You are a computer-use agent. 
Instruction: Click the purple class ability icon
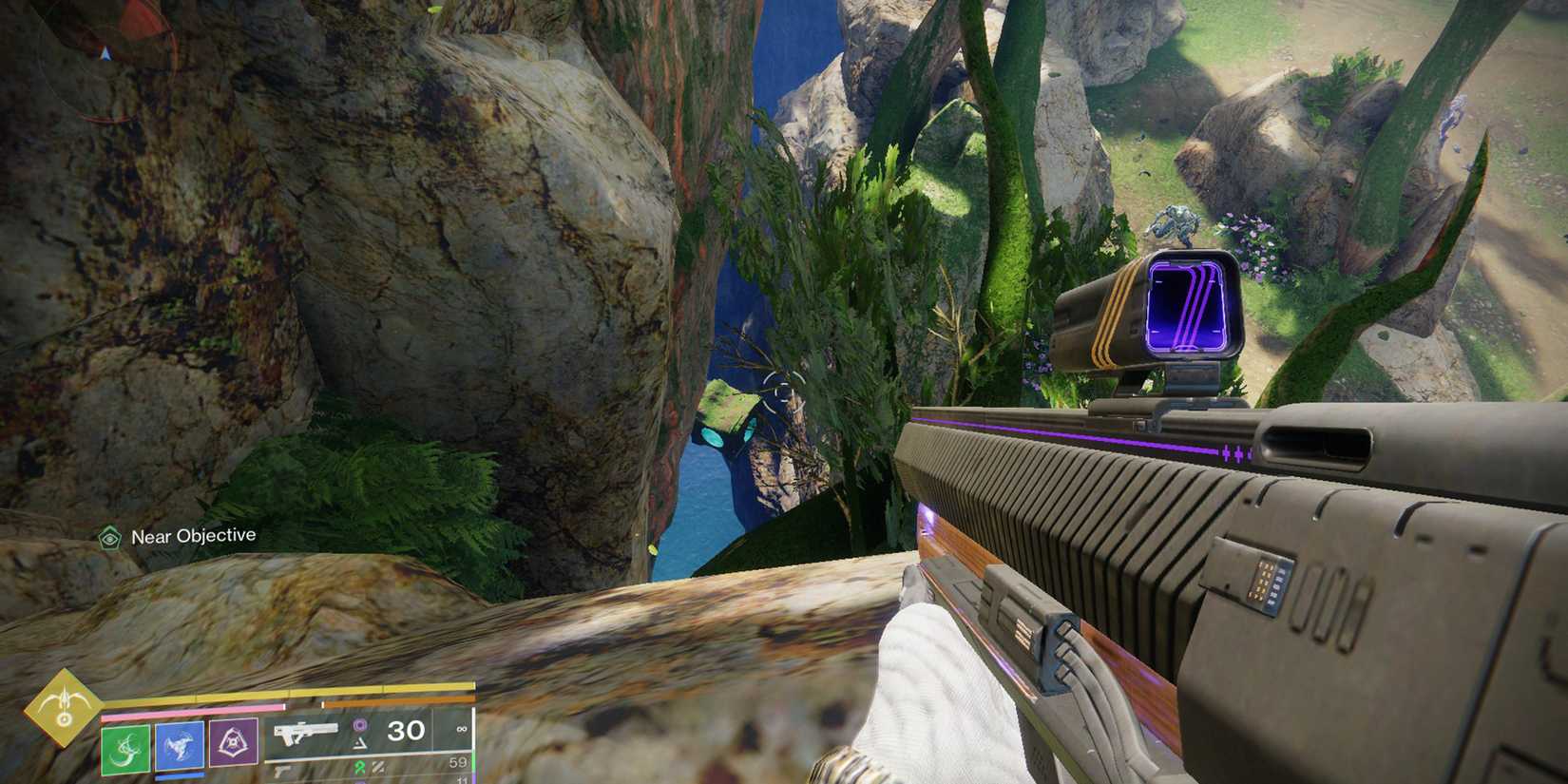tap(235, 741)
